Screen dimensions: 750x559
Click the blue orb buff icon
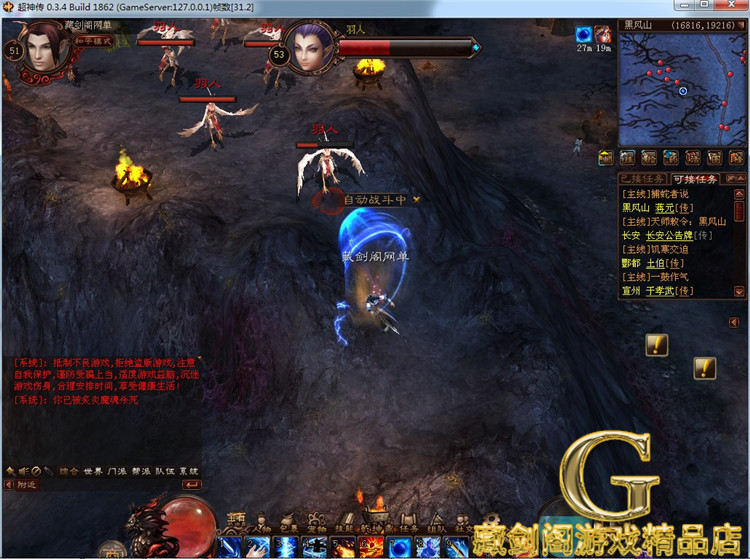pos(584,35)
